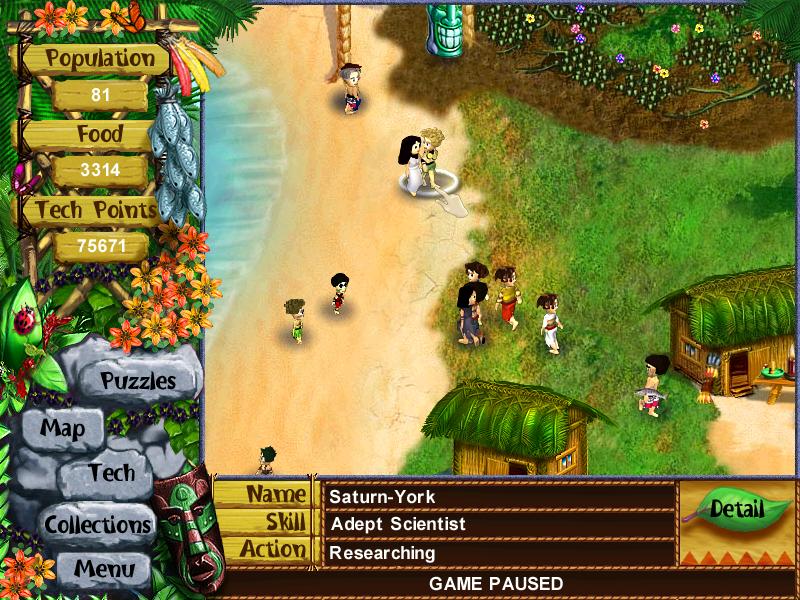Image resolution: width=800 pixels, height=600 pixels.
Task: Open the Puzzles screen
Action: click(138, 381)
